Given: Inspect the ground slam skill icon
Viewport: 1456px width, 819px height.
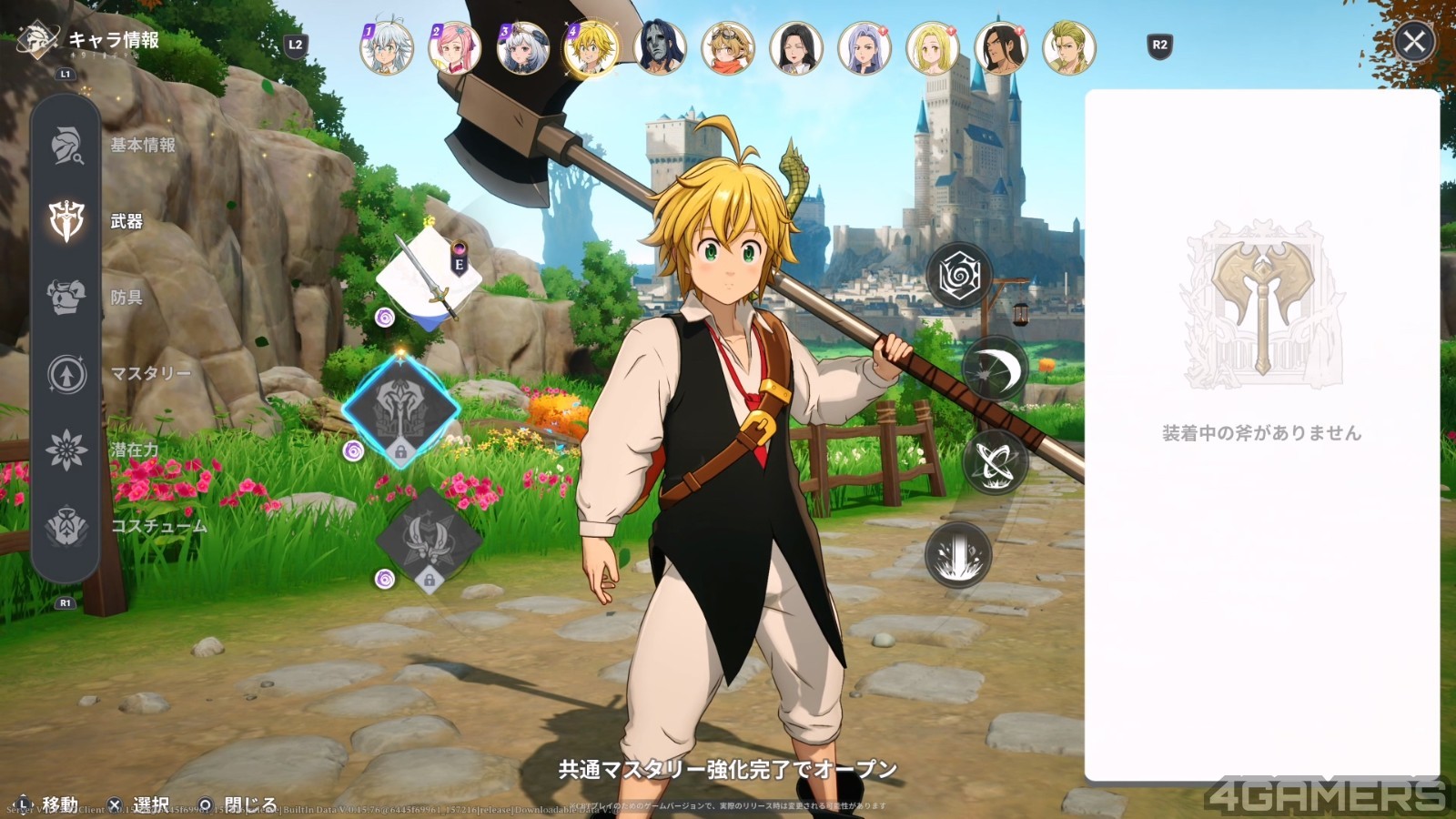Looking at the screenshot, I should point(958,554).
